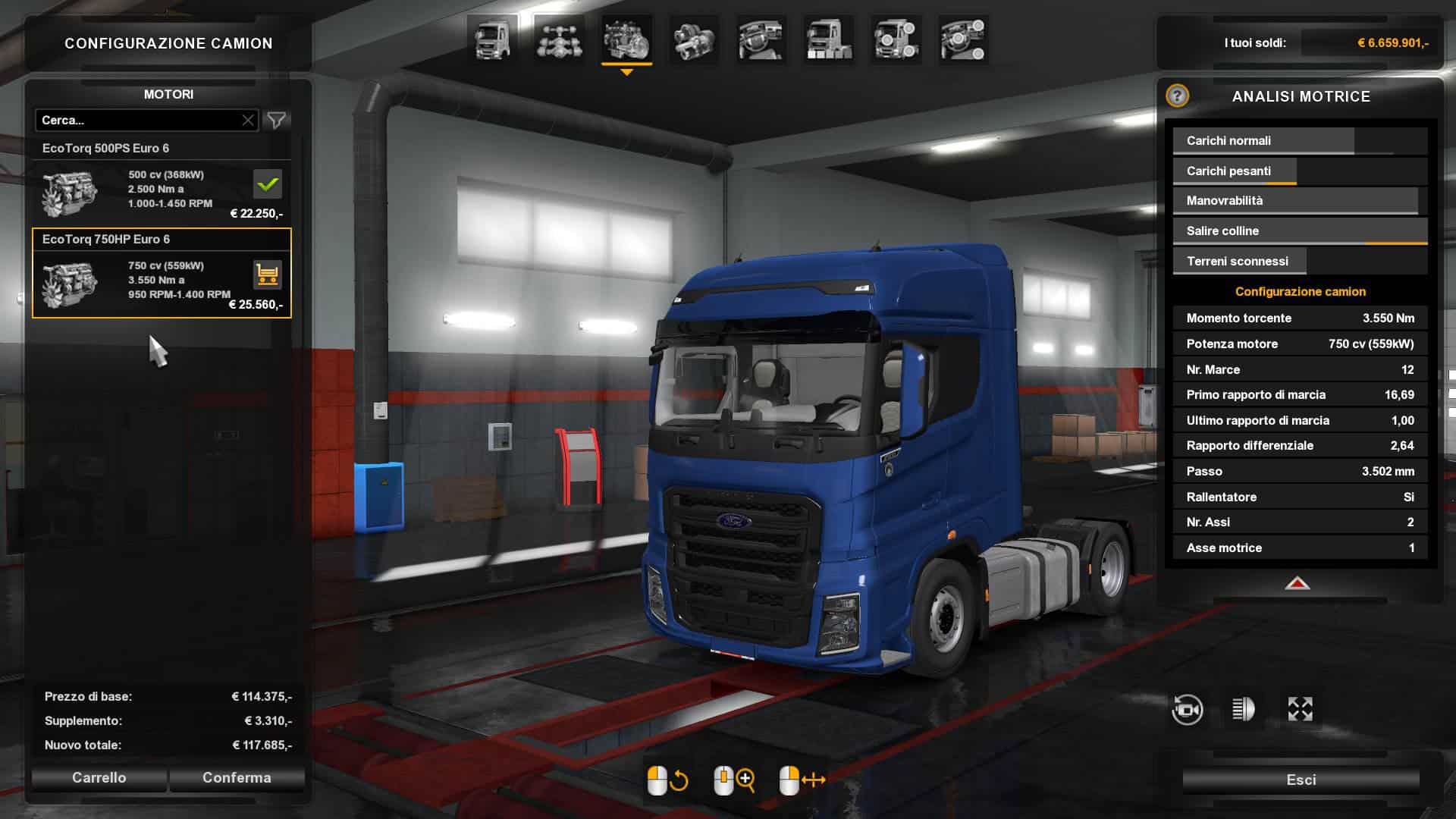Viewport: 1456px width, 819px height.
Task: Reset the camera view
Action: point(1187,710)
